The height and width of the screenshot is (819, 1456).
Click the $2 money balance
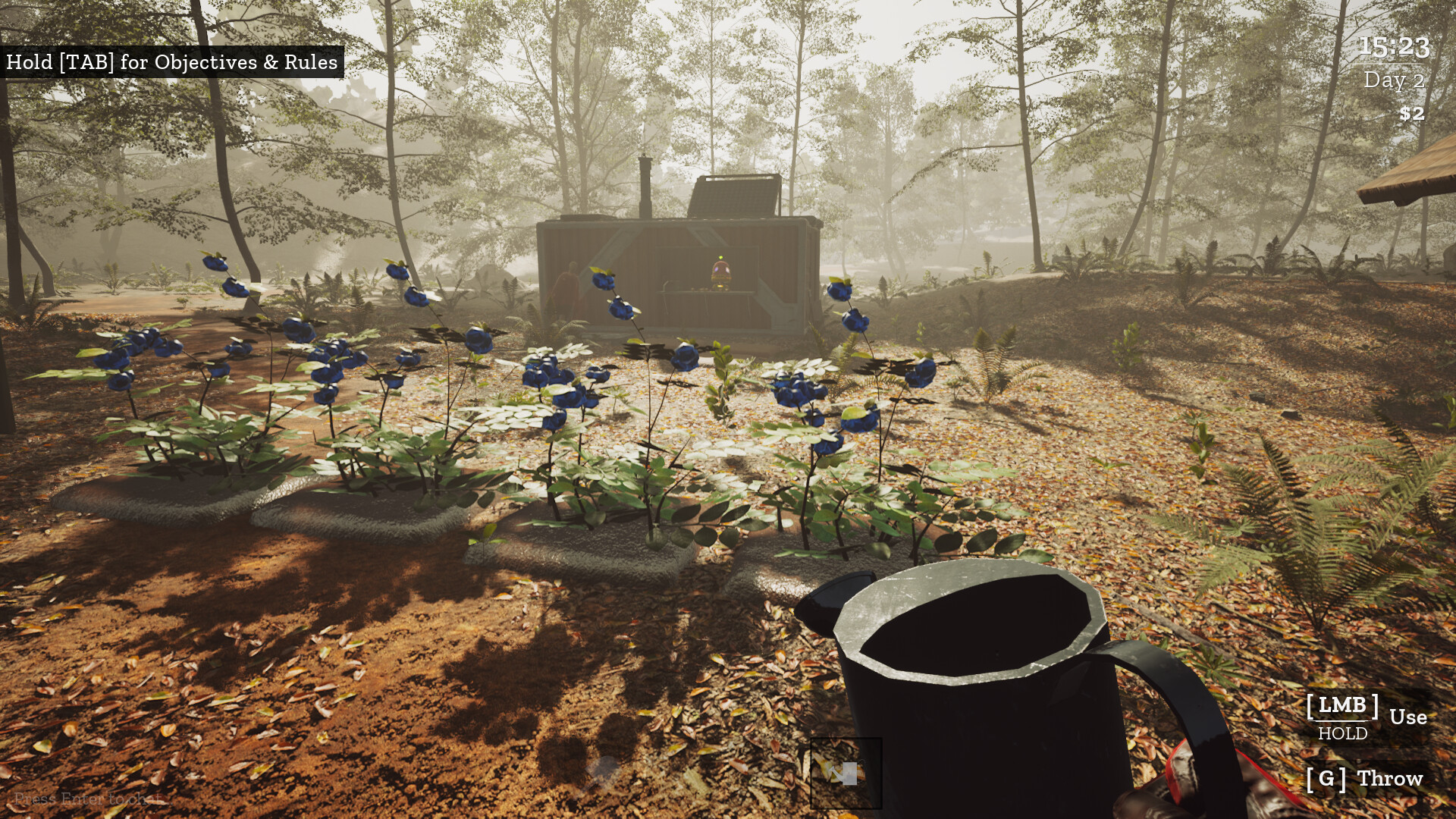click(1412, 115)
